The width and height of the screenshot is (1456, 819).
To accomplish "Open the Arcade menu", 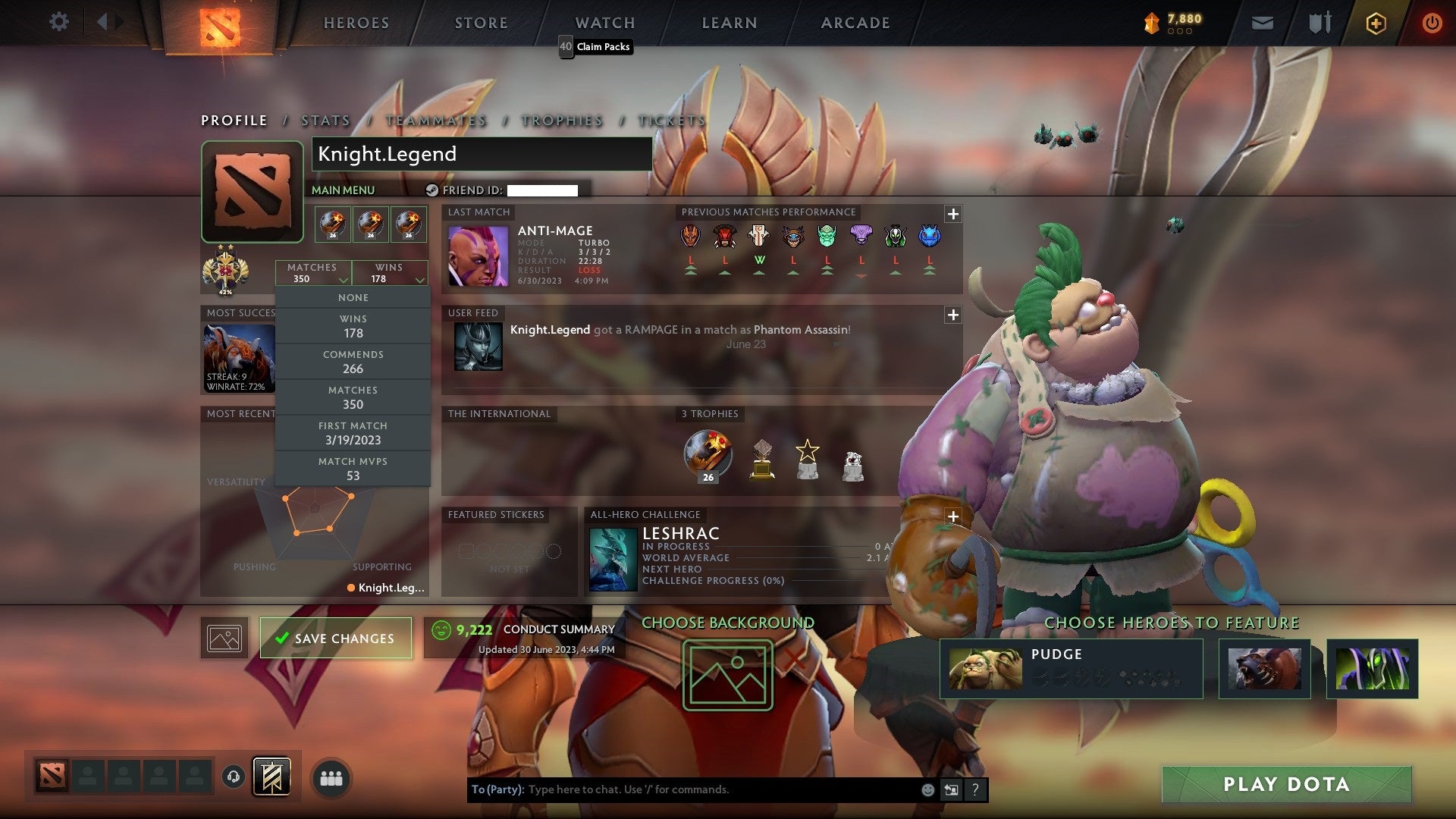I will 855,23.
